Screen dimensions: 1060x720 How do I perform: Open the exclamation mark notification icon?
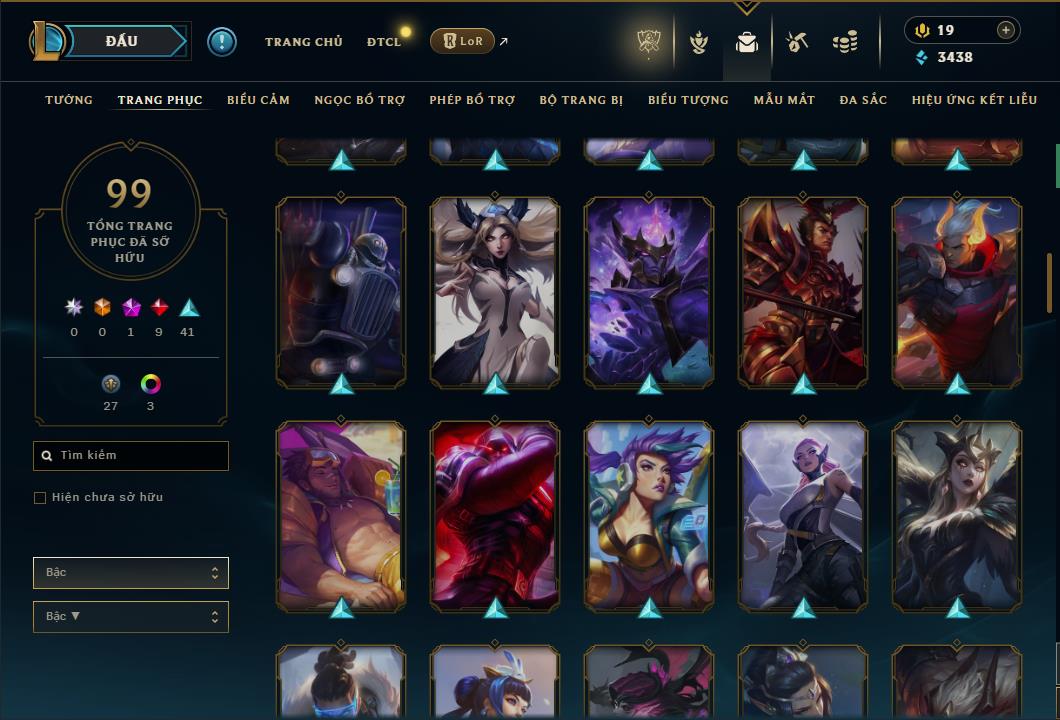pyautogui.click(x=222, y=41)
